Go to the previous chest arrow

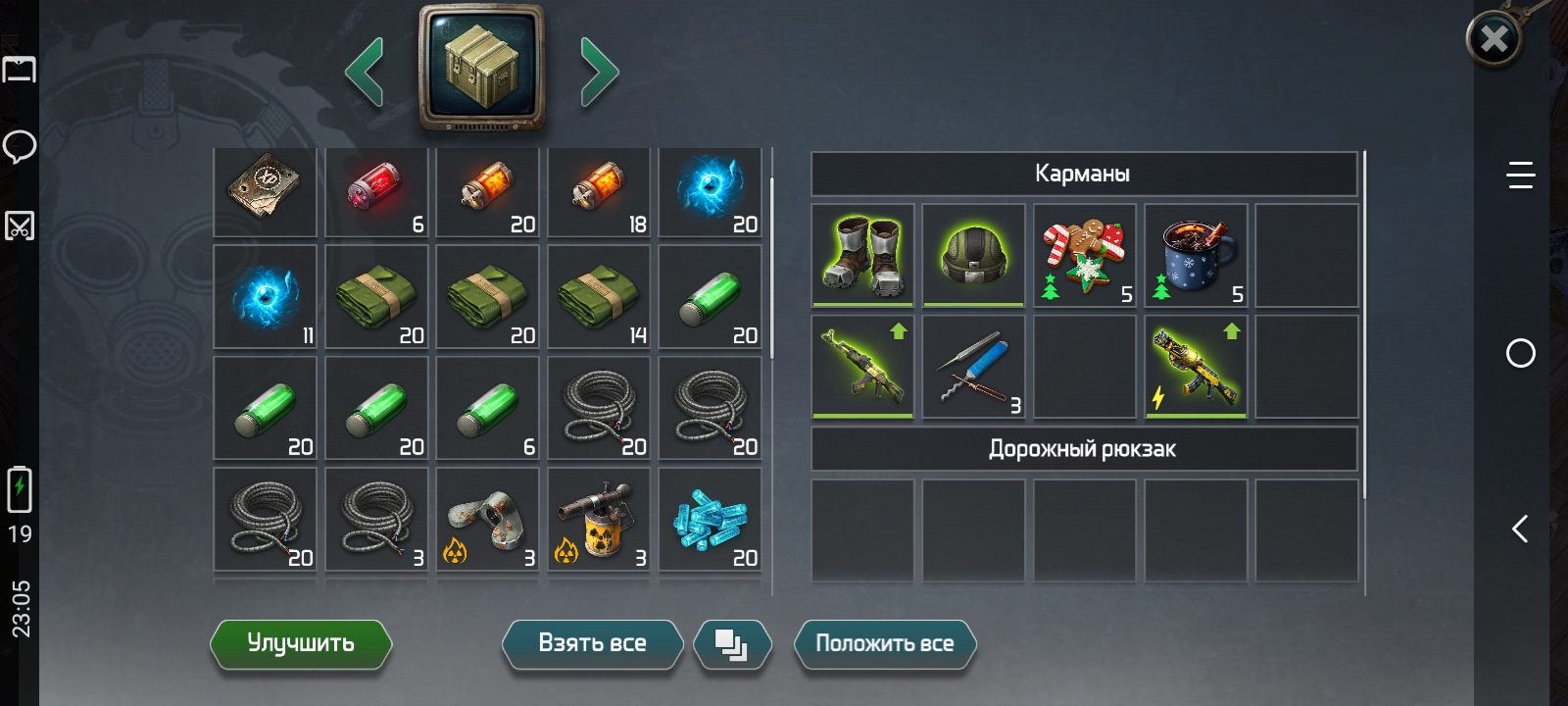(365, 72)
